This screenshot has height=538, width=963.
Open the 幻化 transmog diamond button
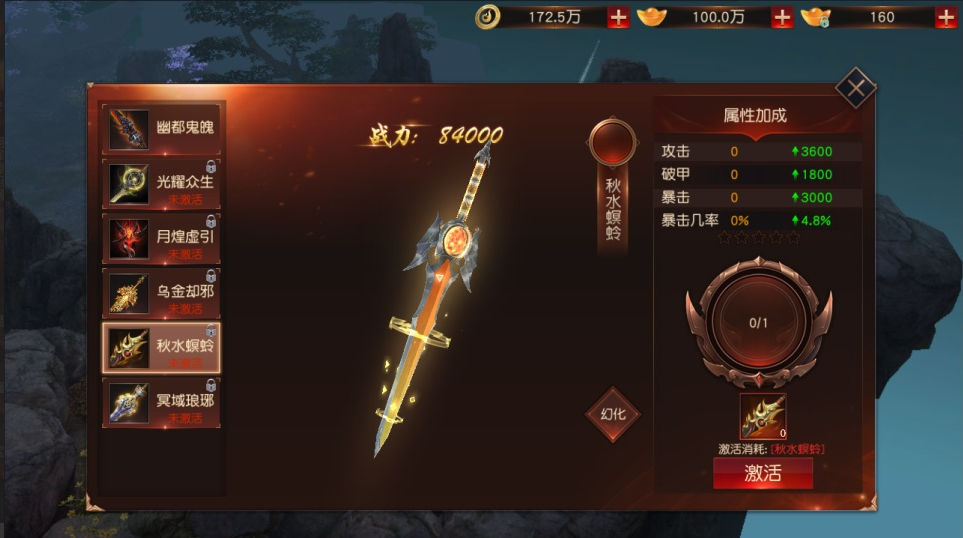pos(612,413)
